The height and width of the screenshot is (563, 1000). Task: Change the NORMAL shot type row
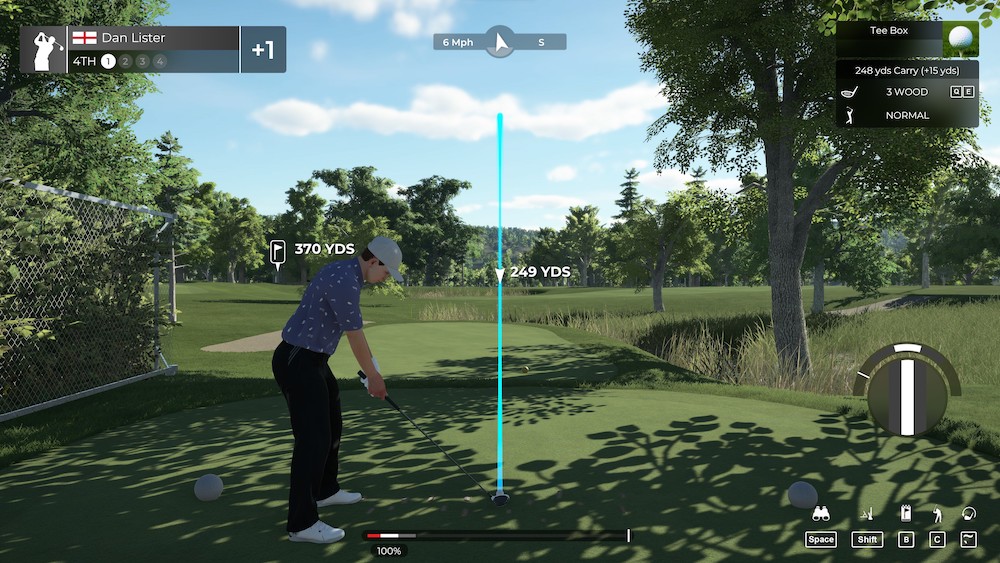click(907, 115)
